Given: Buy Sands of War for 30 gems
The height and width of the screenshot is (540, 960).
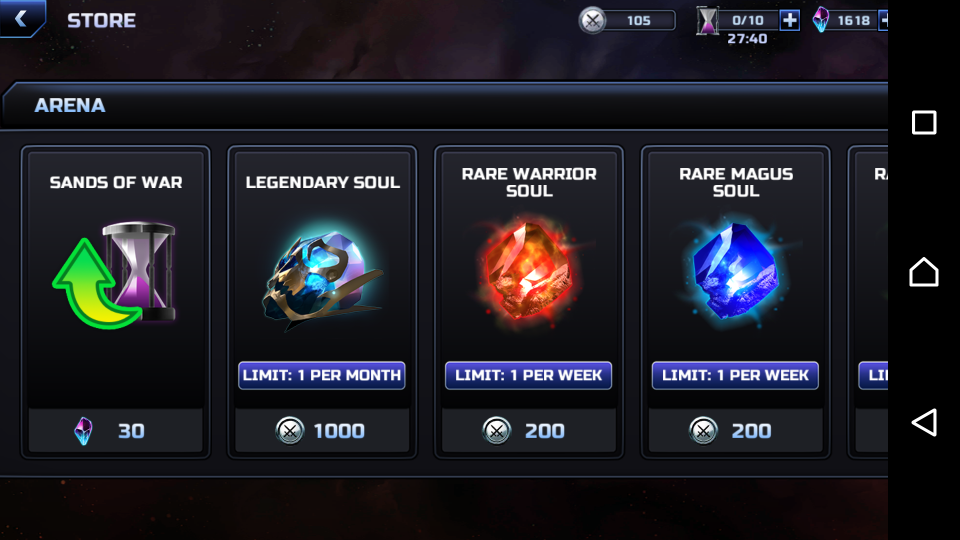Looking at the screenshot, I should click(x=116, y=431).
